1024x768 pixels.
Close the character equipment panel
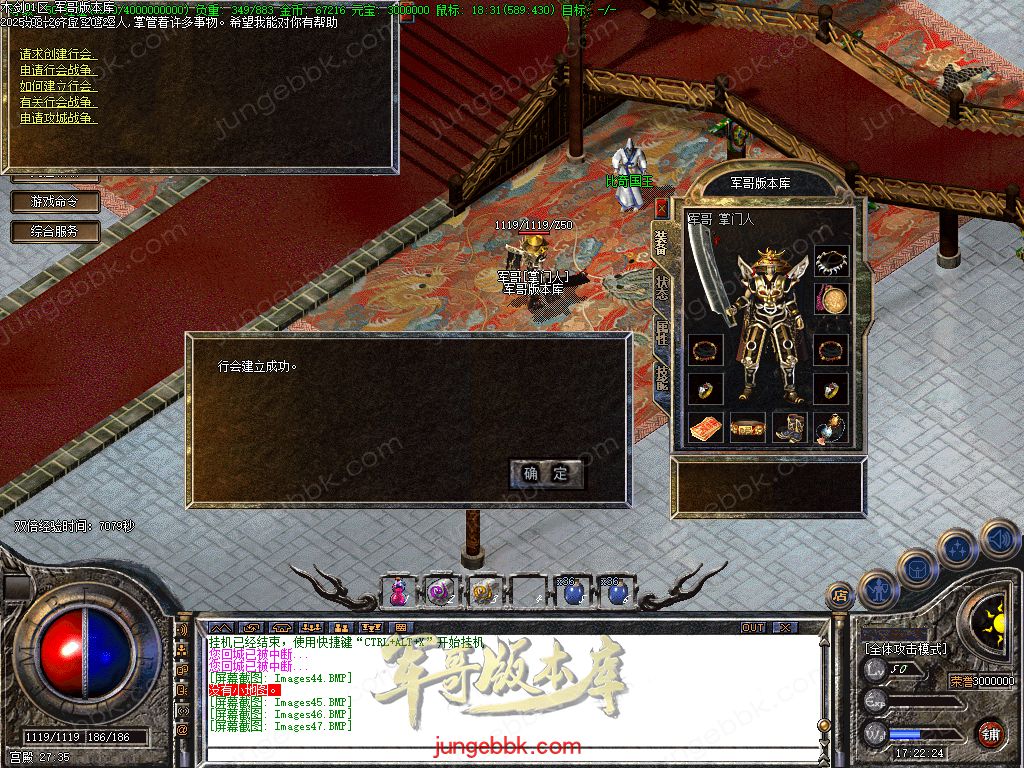coord(661,207)
